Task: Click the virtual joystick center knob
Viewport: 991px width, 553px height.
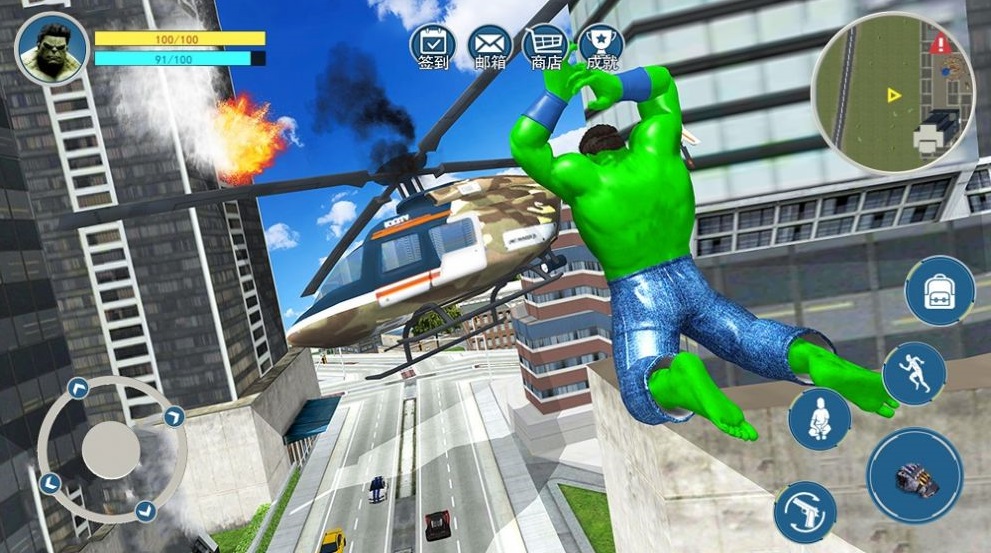Action: click(111, 448)
